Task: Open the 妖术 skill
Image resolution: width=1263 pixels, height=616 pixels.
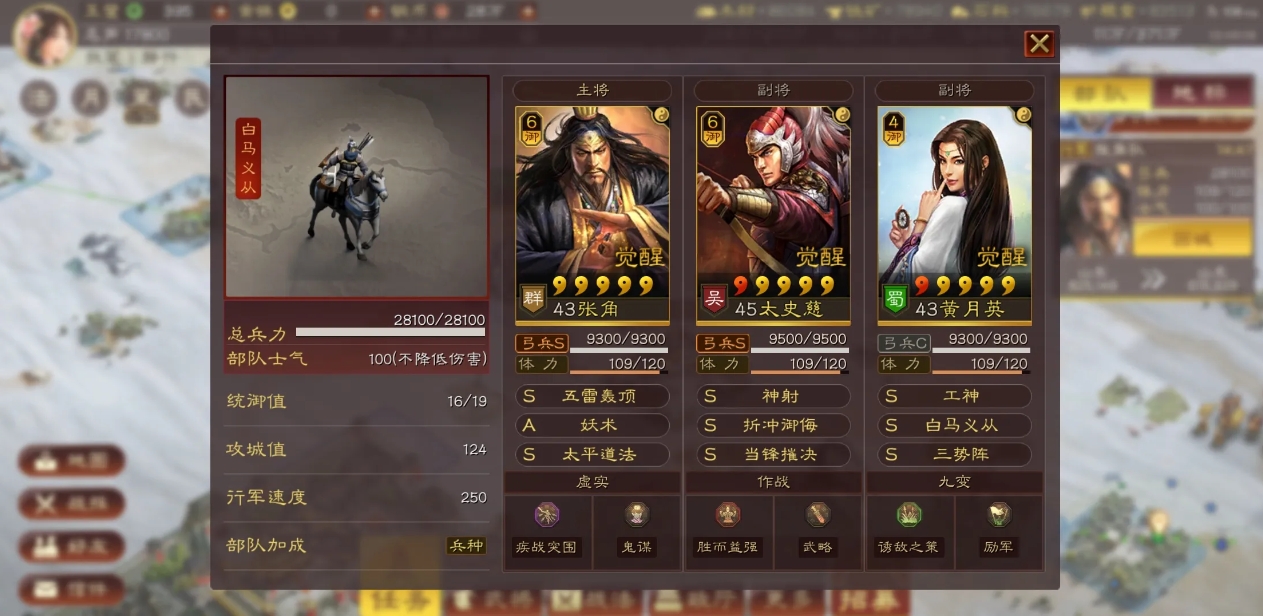Action: tap(592, 425)
